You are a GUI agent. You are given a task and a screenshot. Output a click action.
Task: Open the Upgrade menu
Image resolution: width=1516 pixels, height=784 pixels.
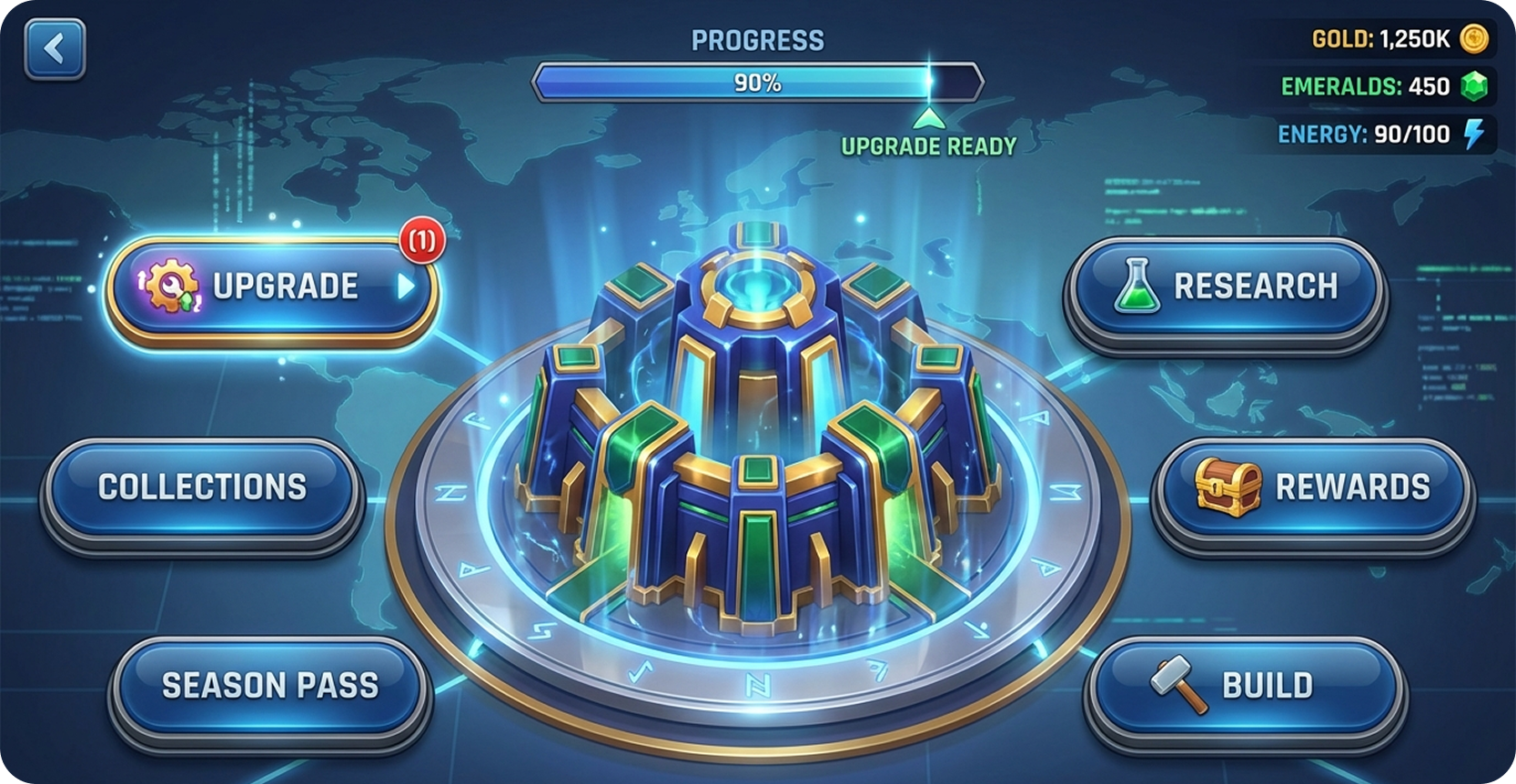click(x=272, y=287)
